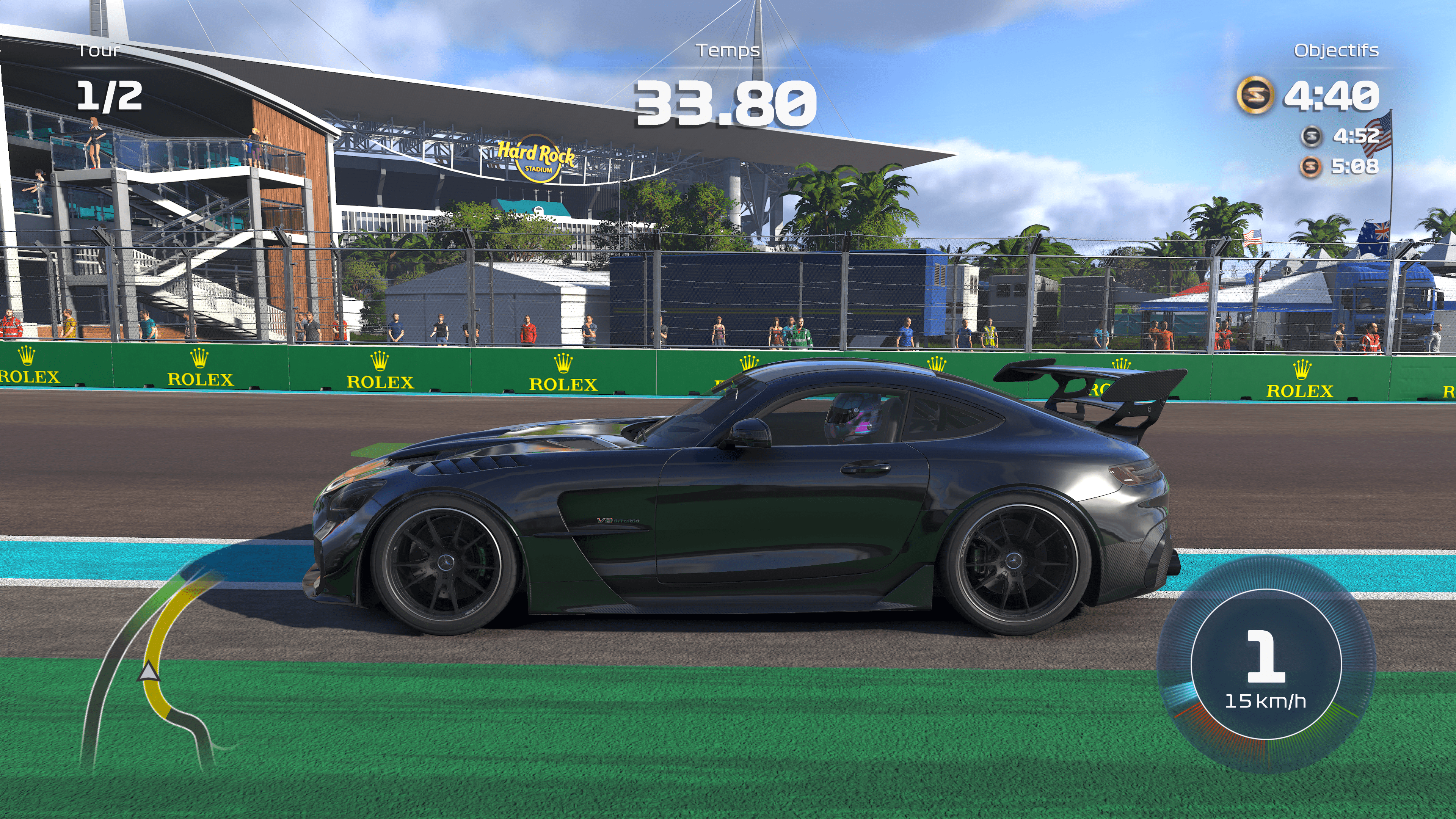Select the silver medal objective icon
1456x819 pixels.
1311,136
